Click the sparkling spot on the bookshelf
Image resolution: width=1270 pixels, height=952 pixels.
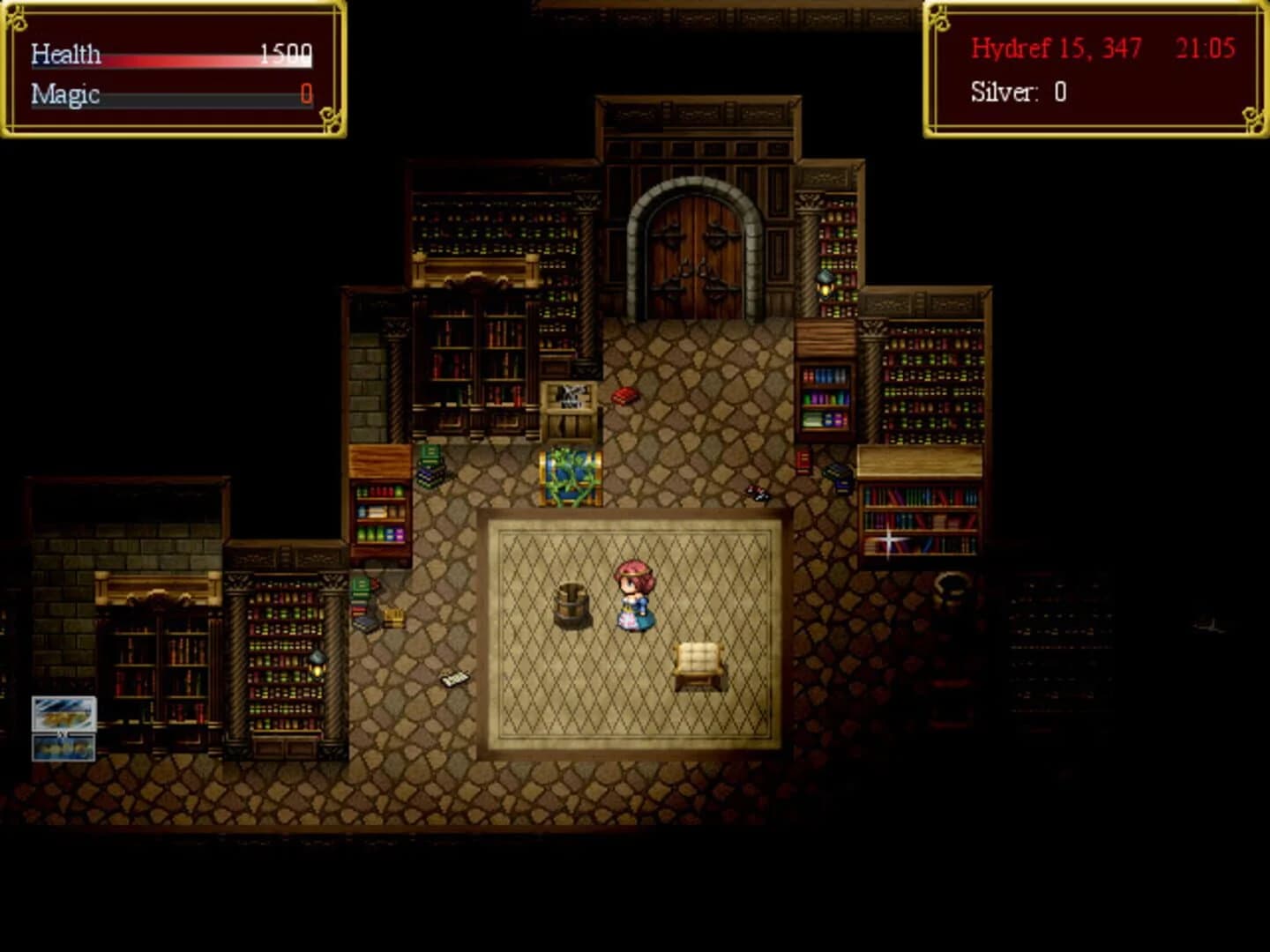(890, 538)
